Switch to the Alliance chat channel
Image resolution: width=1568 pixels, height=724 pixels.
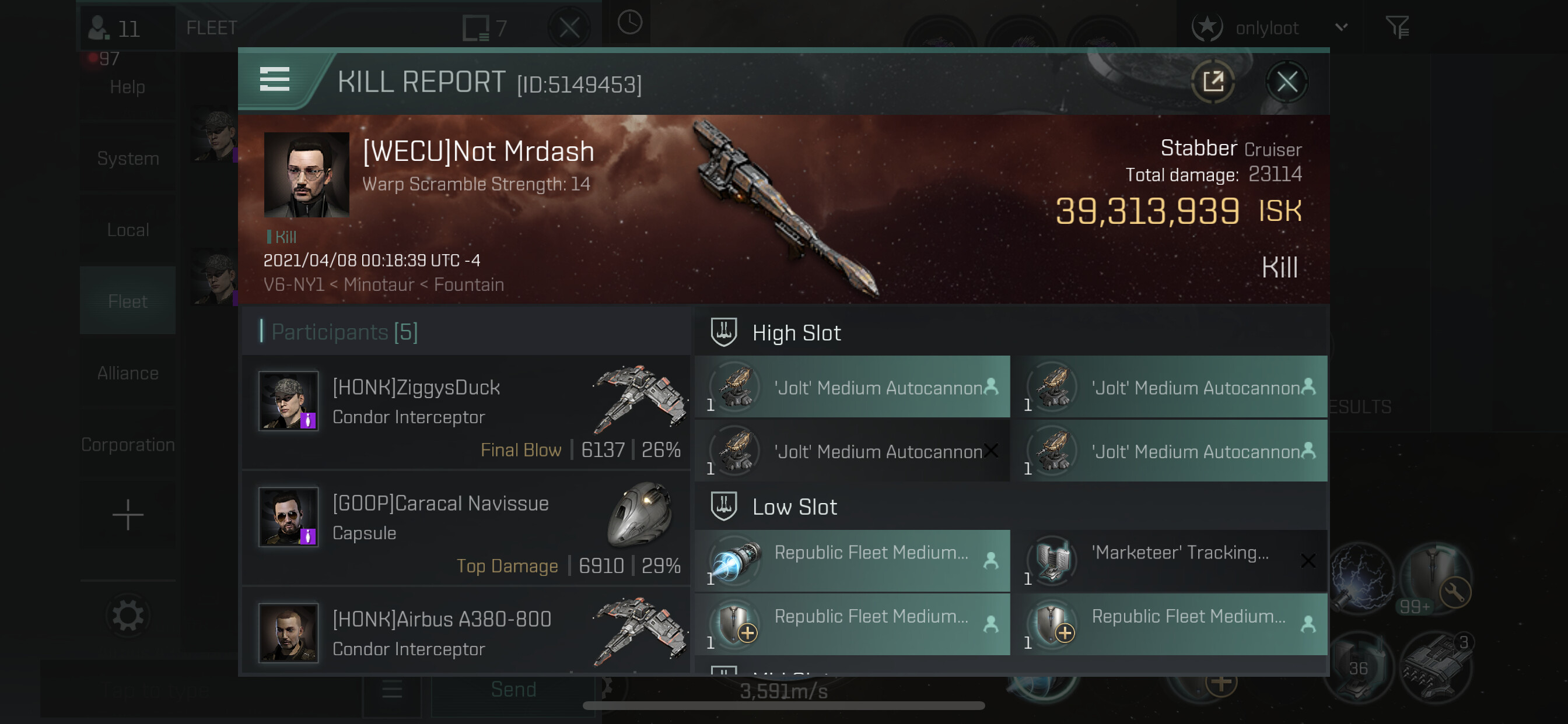[x=128, y=373]
